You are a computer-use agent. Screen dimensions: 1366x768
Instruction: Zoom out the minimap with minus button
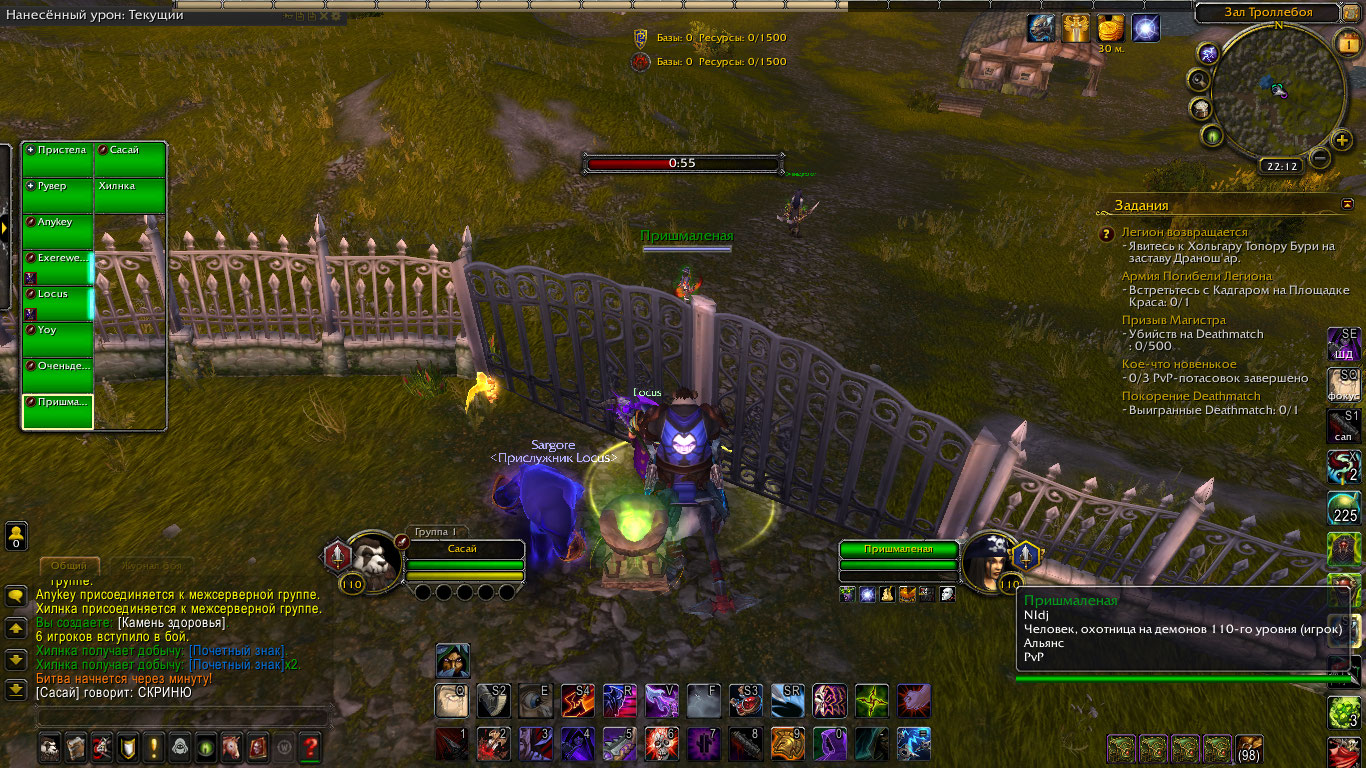[x=1320, y=157]
